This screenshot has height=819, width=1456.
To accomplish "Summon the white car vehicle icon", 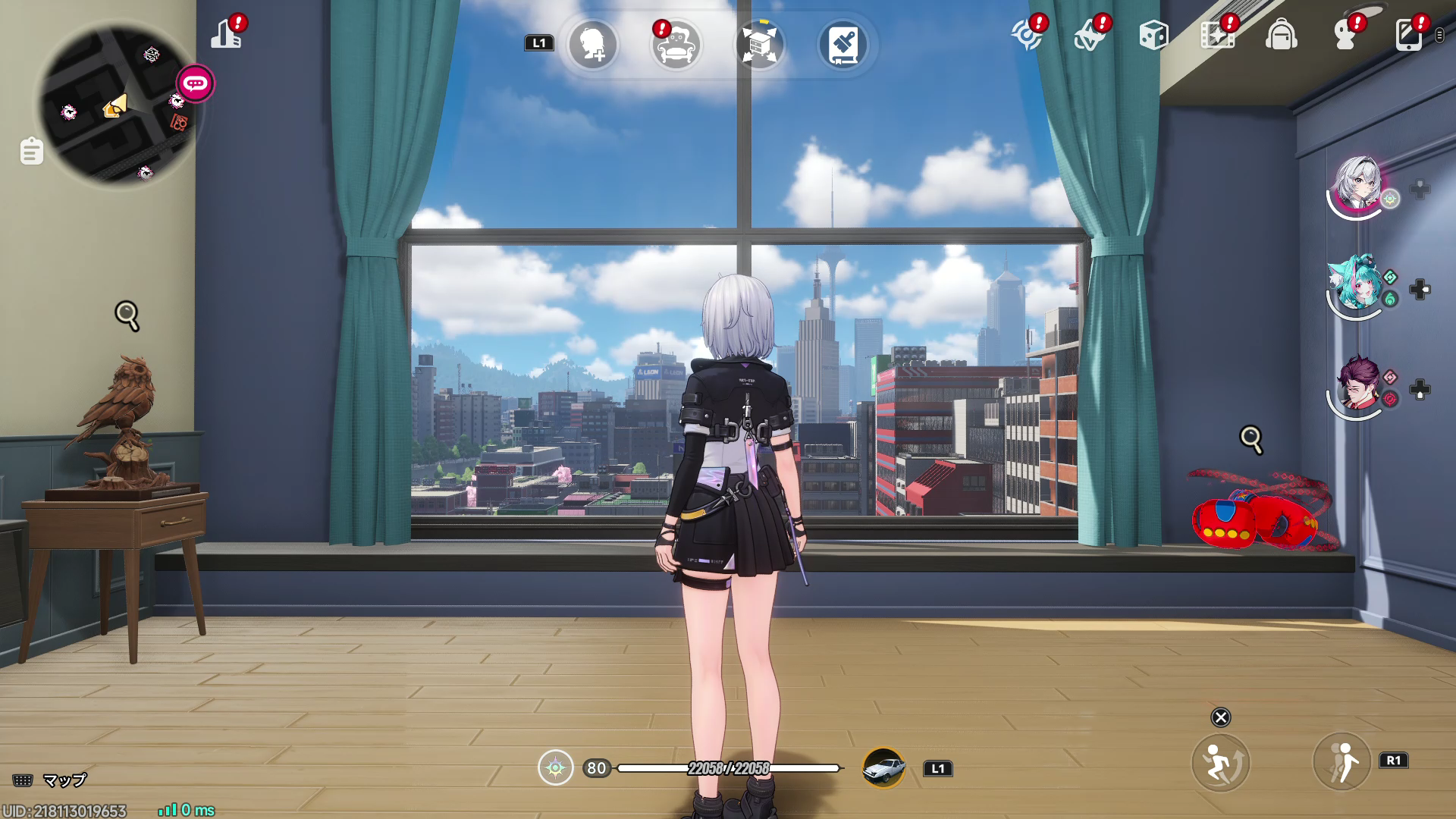I will (x=884, y=768).
